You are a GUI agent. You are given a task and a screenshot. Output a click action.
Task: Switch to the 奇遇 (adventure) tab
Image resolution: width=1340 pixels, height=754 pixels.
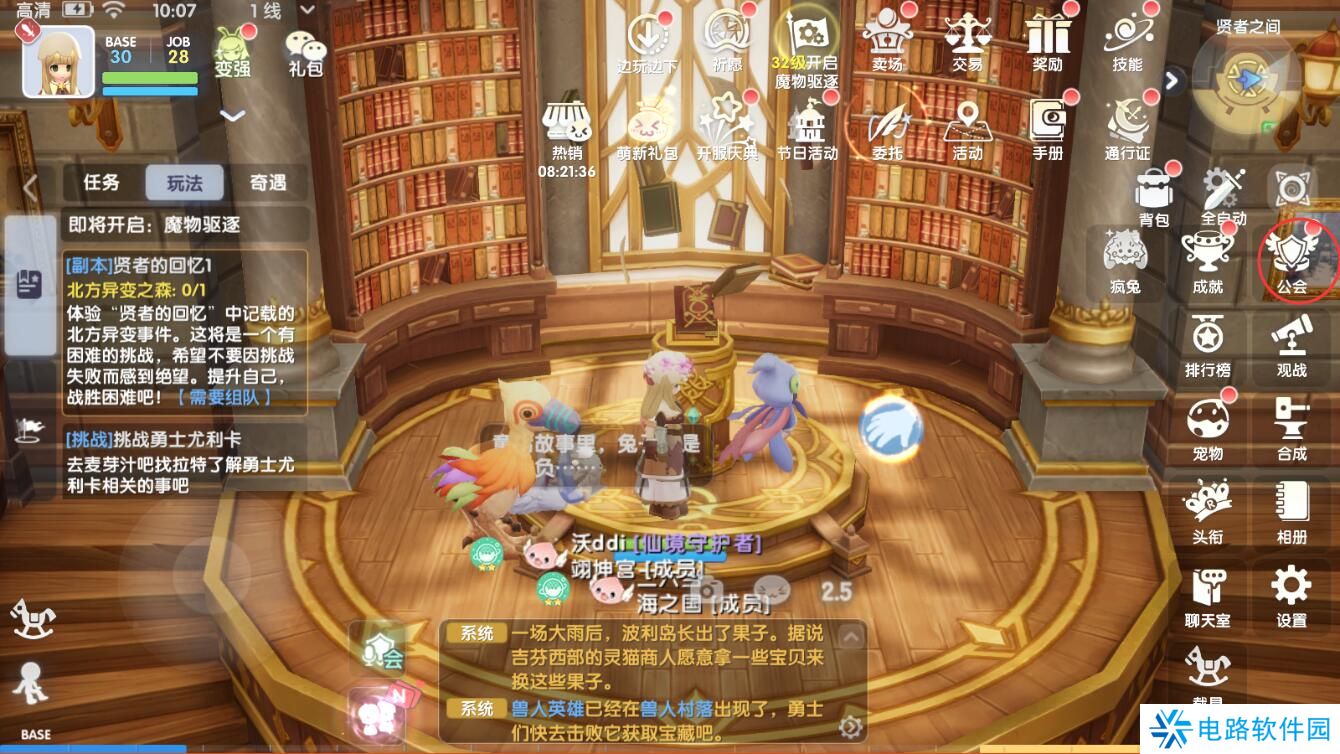(x=266, y=184)
